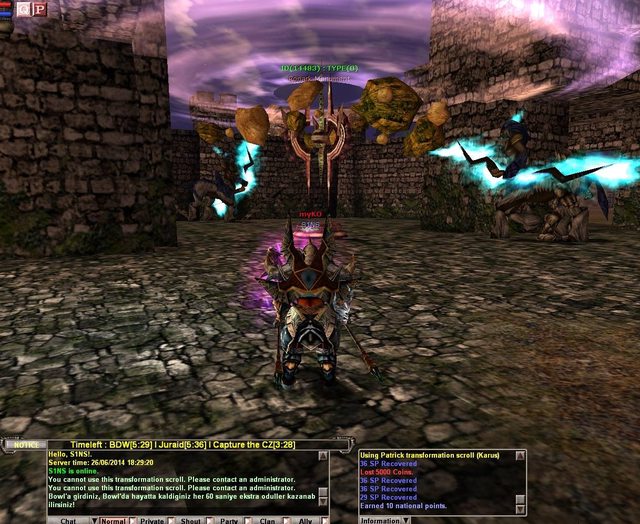
Task: Open the Information log tab
Action: [x=380, y=519]
